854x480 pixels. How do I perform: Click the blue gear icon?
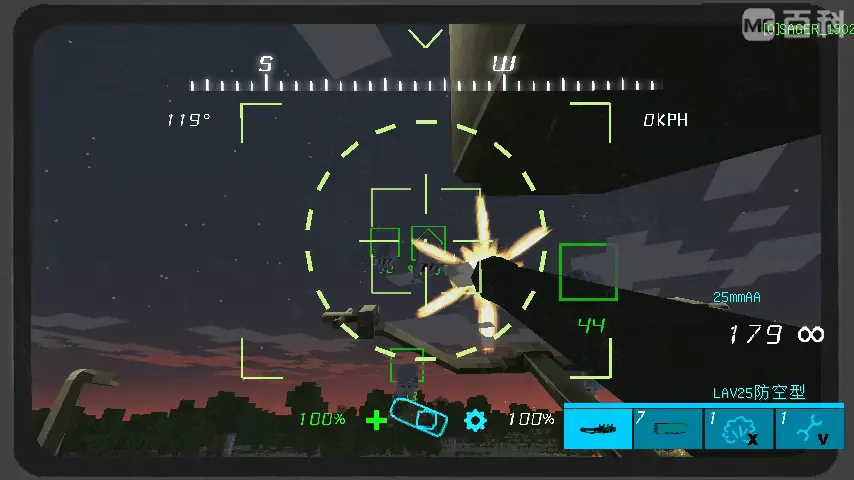[x=475, y=419]
